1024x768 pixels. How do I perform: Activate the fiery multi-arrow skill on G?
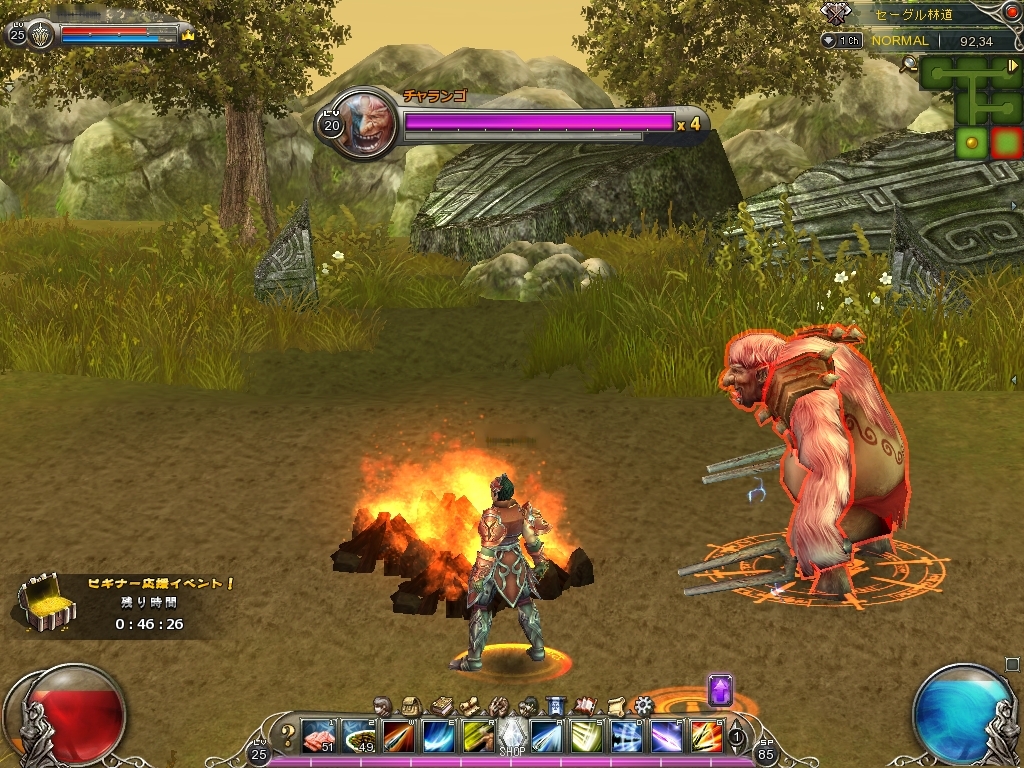coord(706,736)
